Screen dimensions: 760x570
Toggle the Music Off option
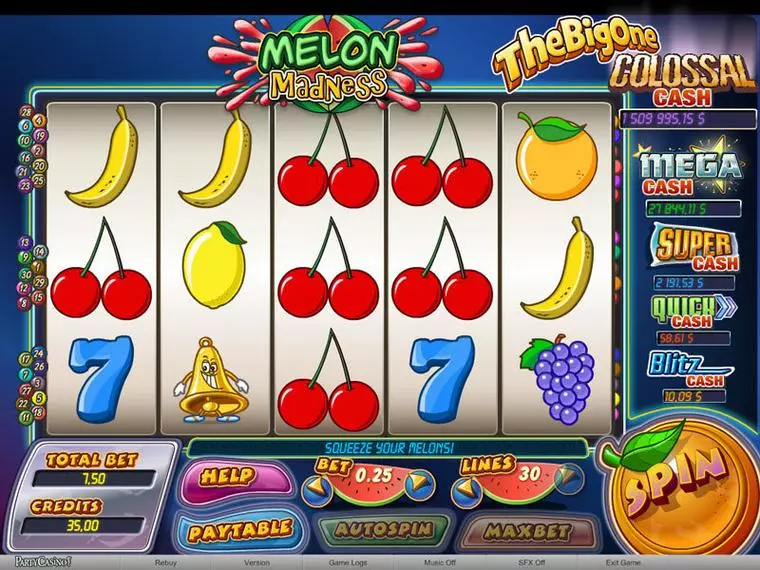click(439, 563)
